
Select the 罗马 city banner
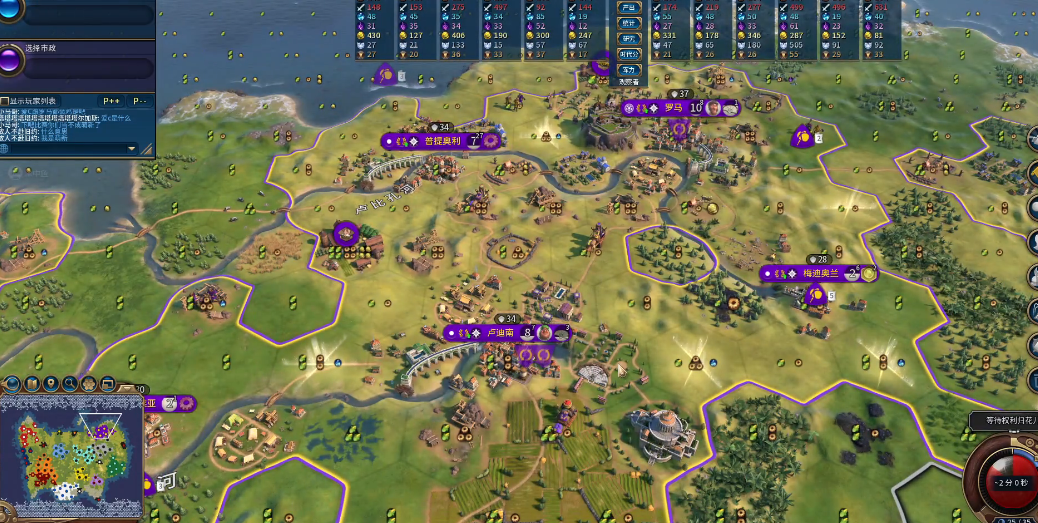click(672, 107)
